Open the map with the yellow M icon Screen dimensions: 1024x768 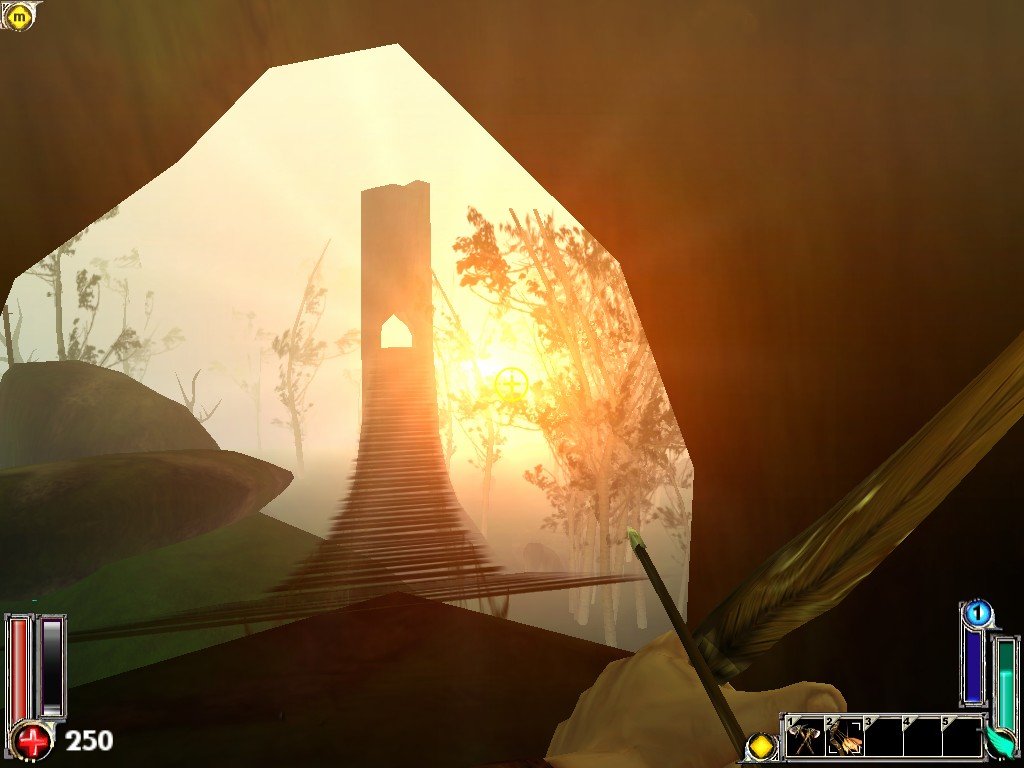coord(19,15)
